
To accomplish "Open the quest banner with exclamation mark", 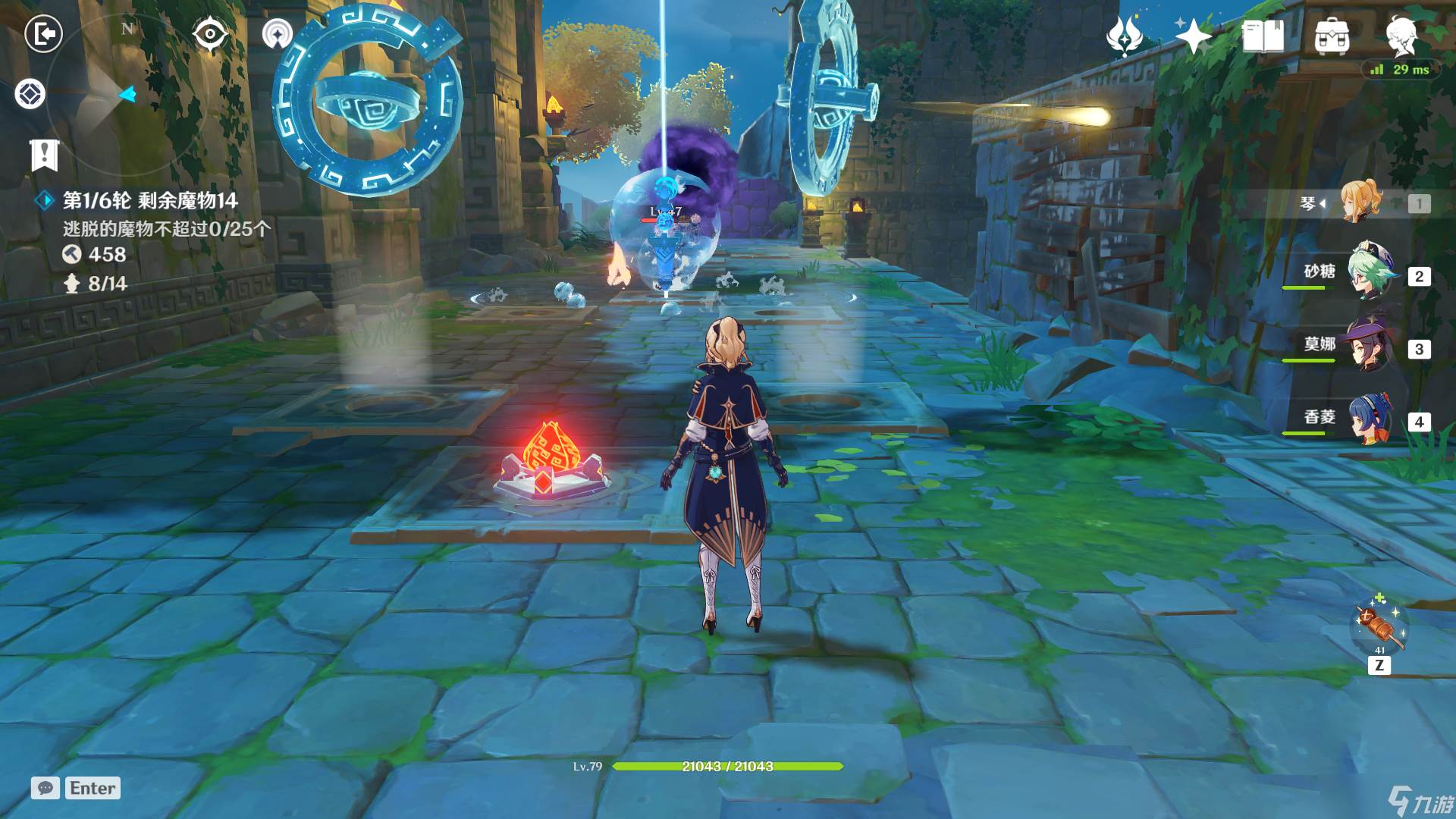I will click(44, 155).
